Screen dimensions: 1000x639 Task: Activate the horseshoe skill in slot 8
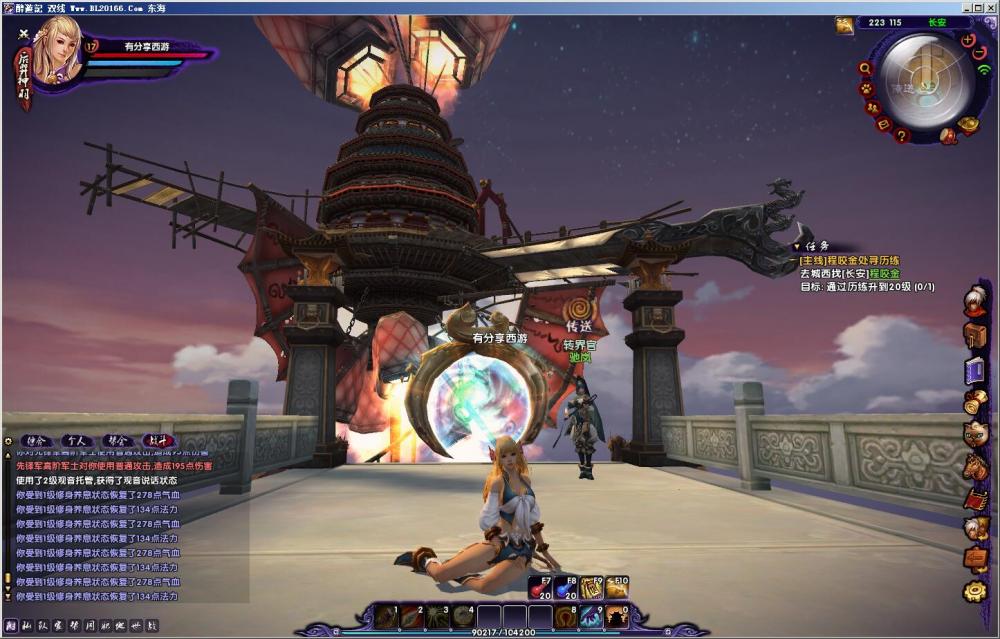[x=565, y=616]
